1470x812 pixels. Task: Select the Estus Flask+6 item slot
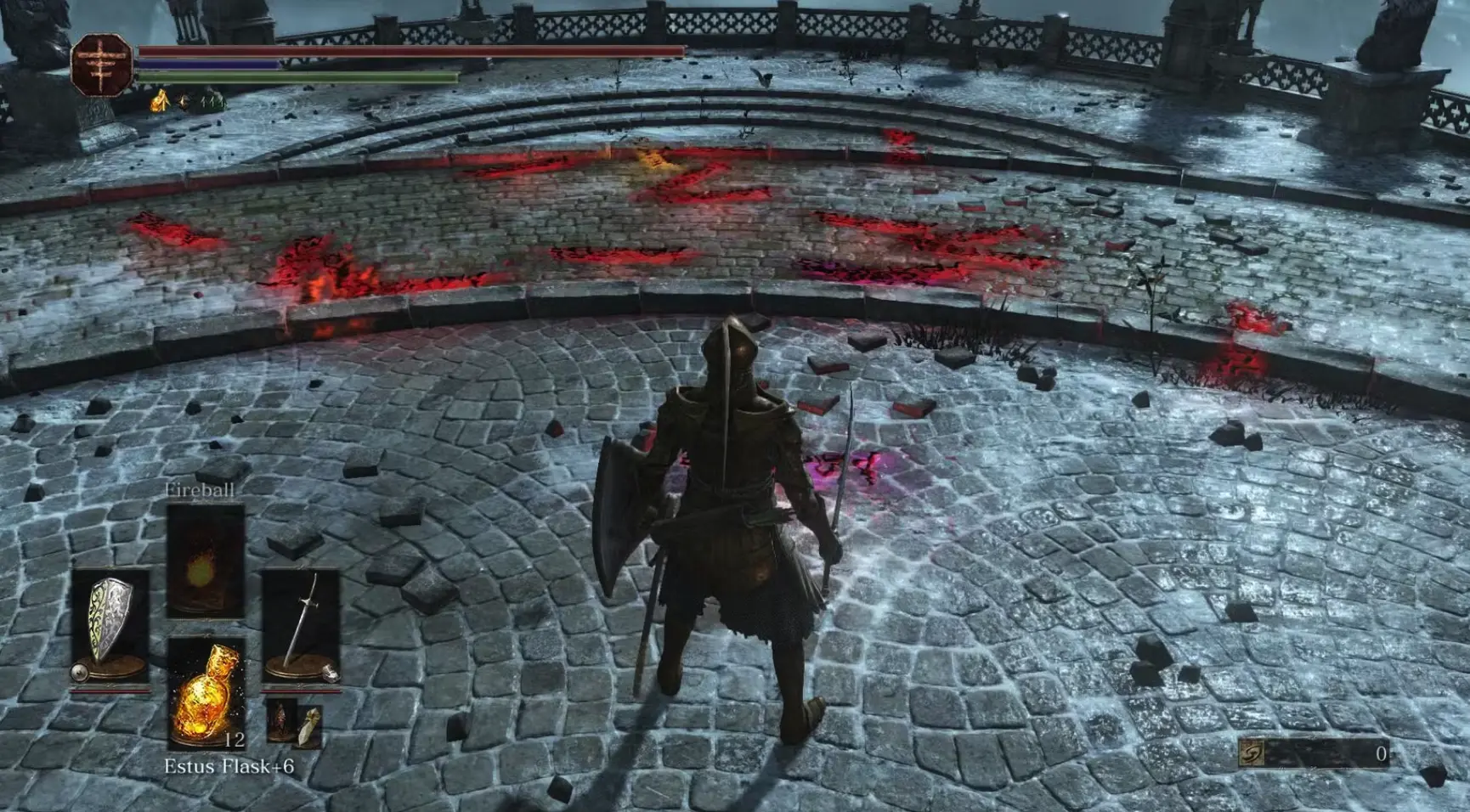pyautogui.click(x=206, y=692)
